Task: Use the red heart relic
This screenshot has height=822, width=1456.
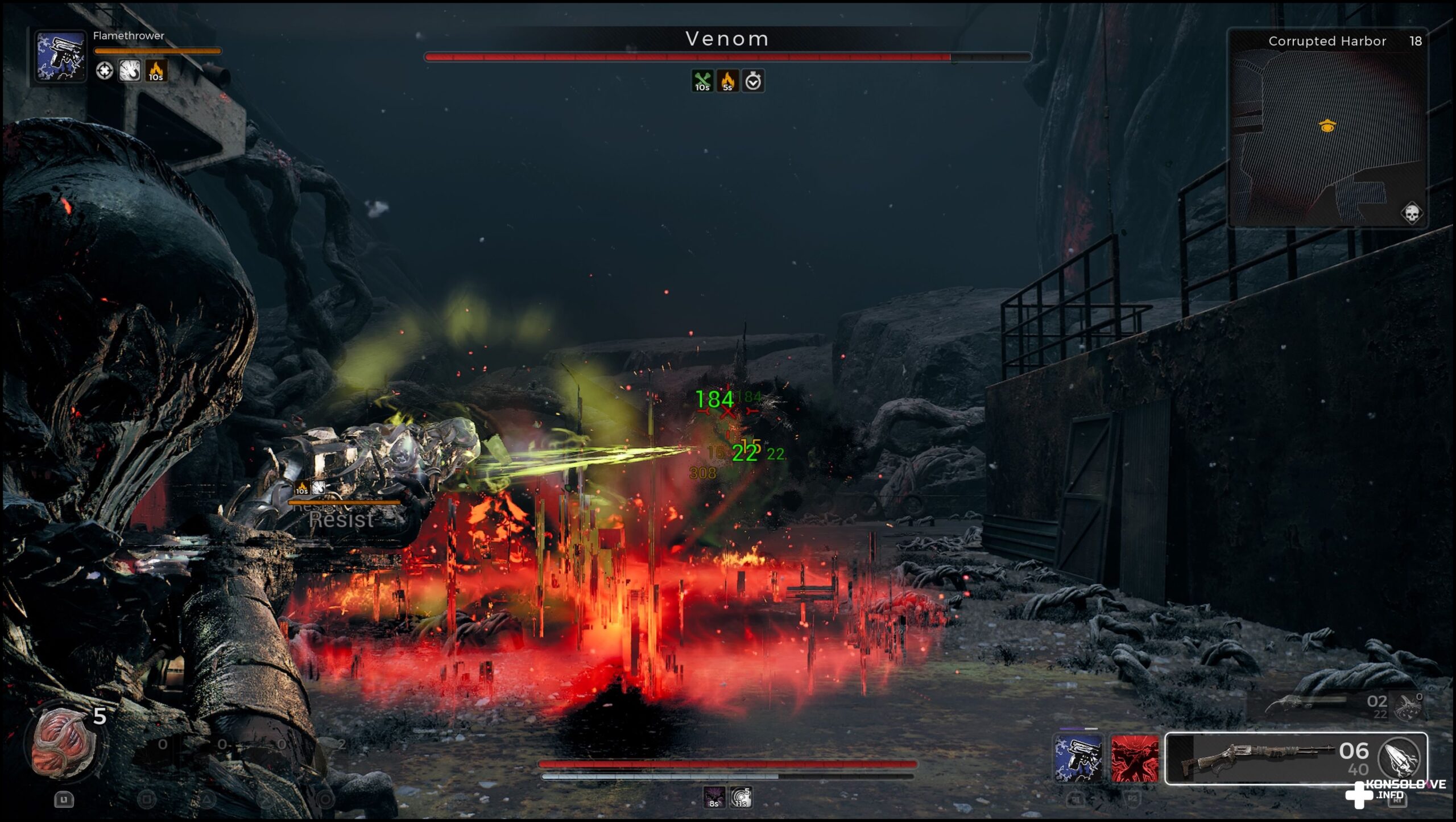Action: coord(63,743)
